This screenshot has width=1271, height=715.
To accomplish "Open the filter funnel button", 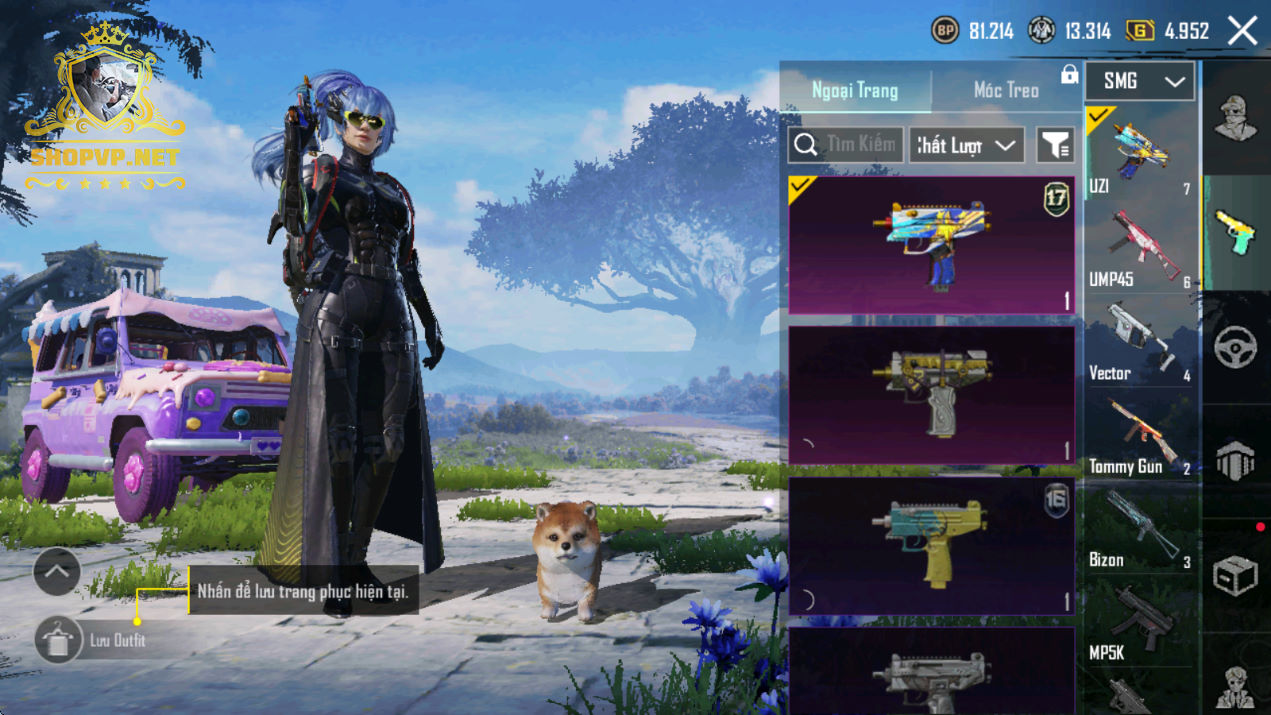I will 1055,145.
